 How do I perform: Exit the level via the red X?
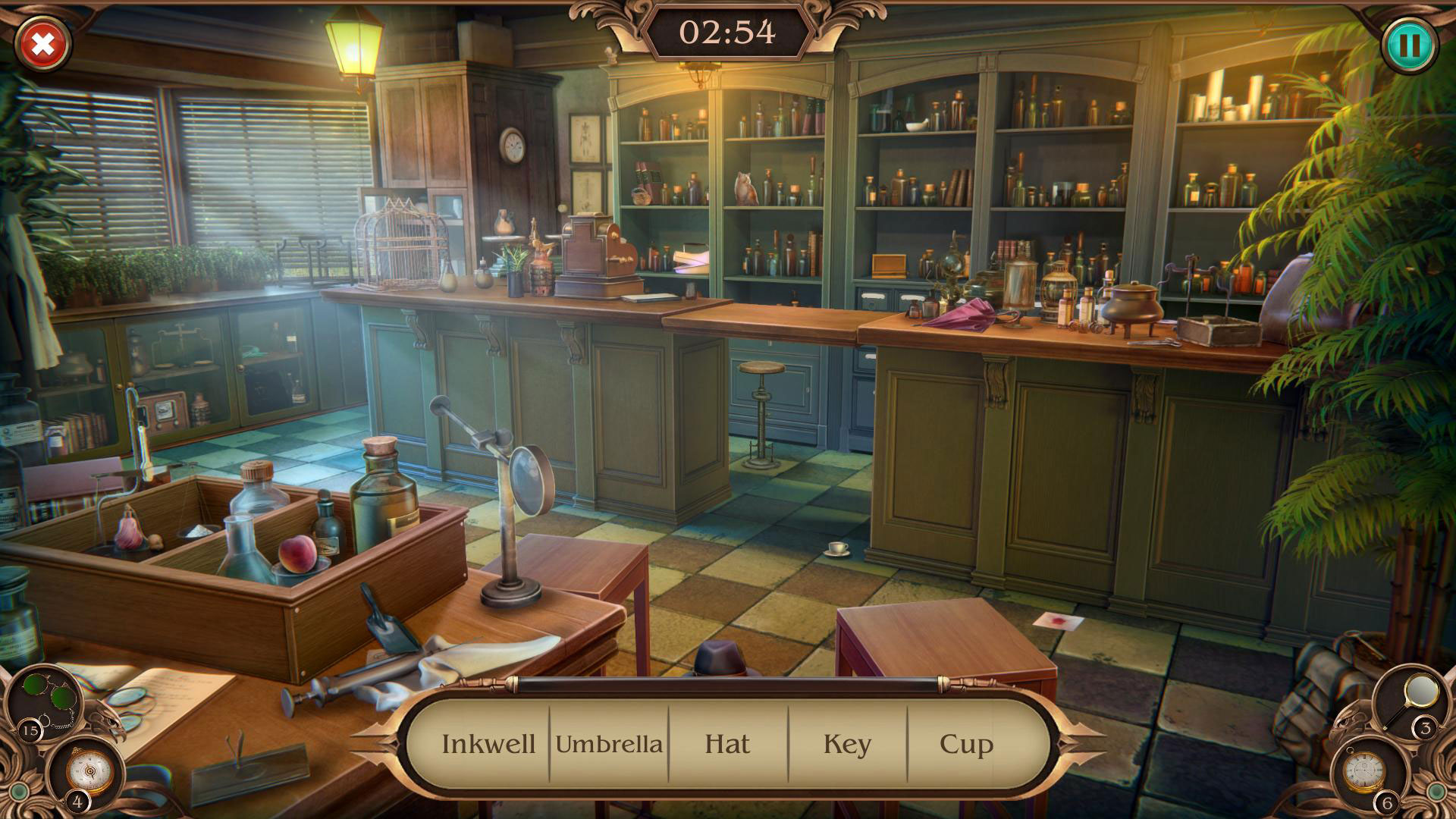click(43, 44)
